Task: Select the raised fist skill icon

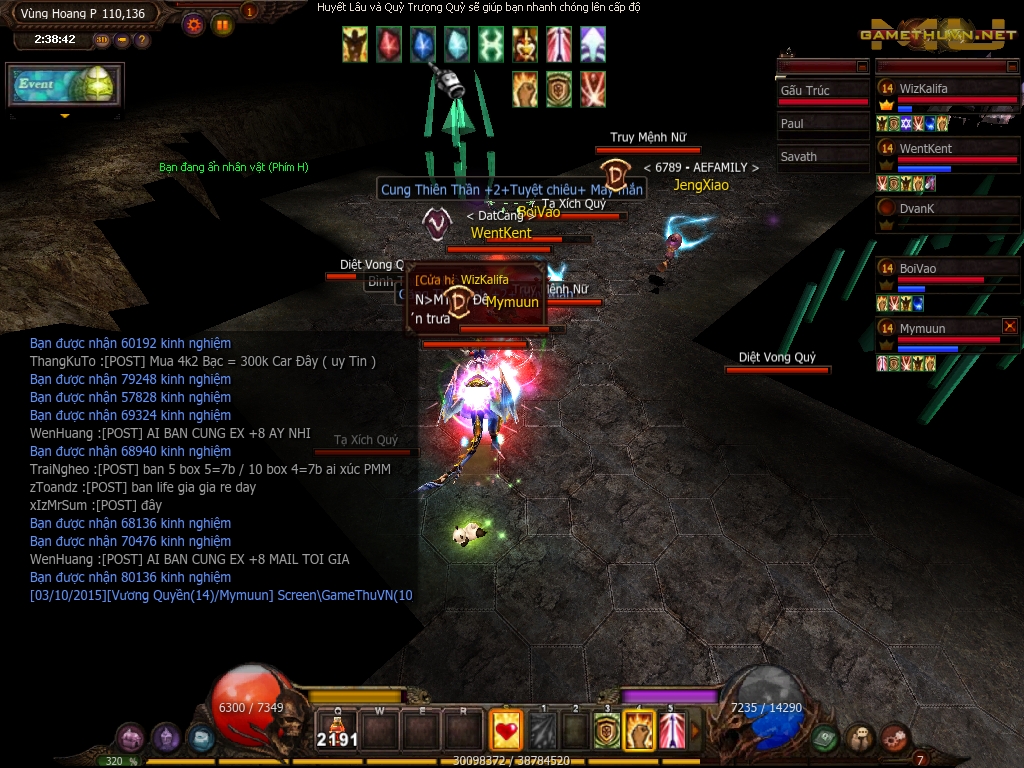Action: click(639, 733)
